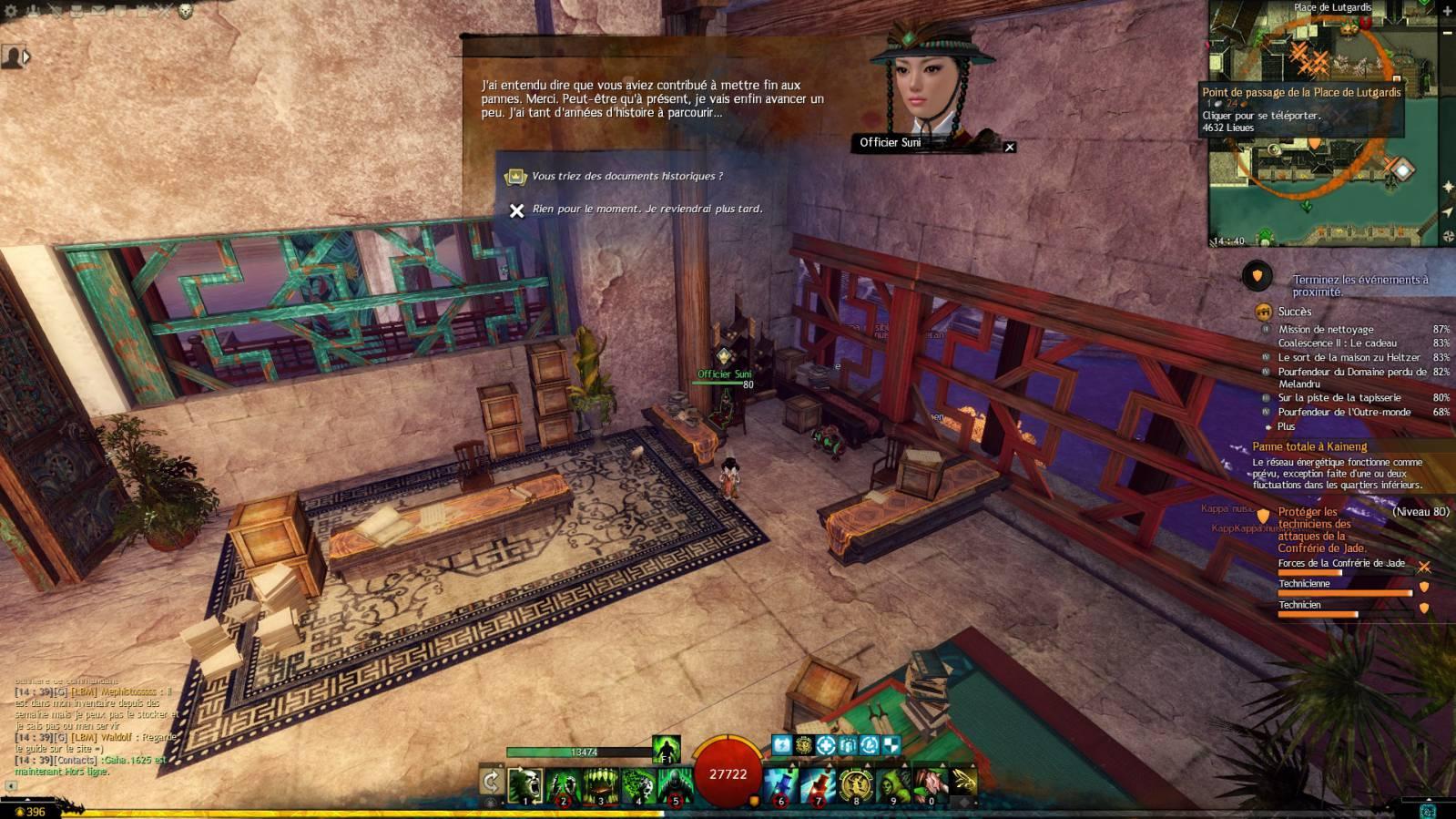Select the "Mission de nettoyage" achievement tracker

1325,330
